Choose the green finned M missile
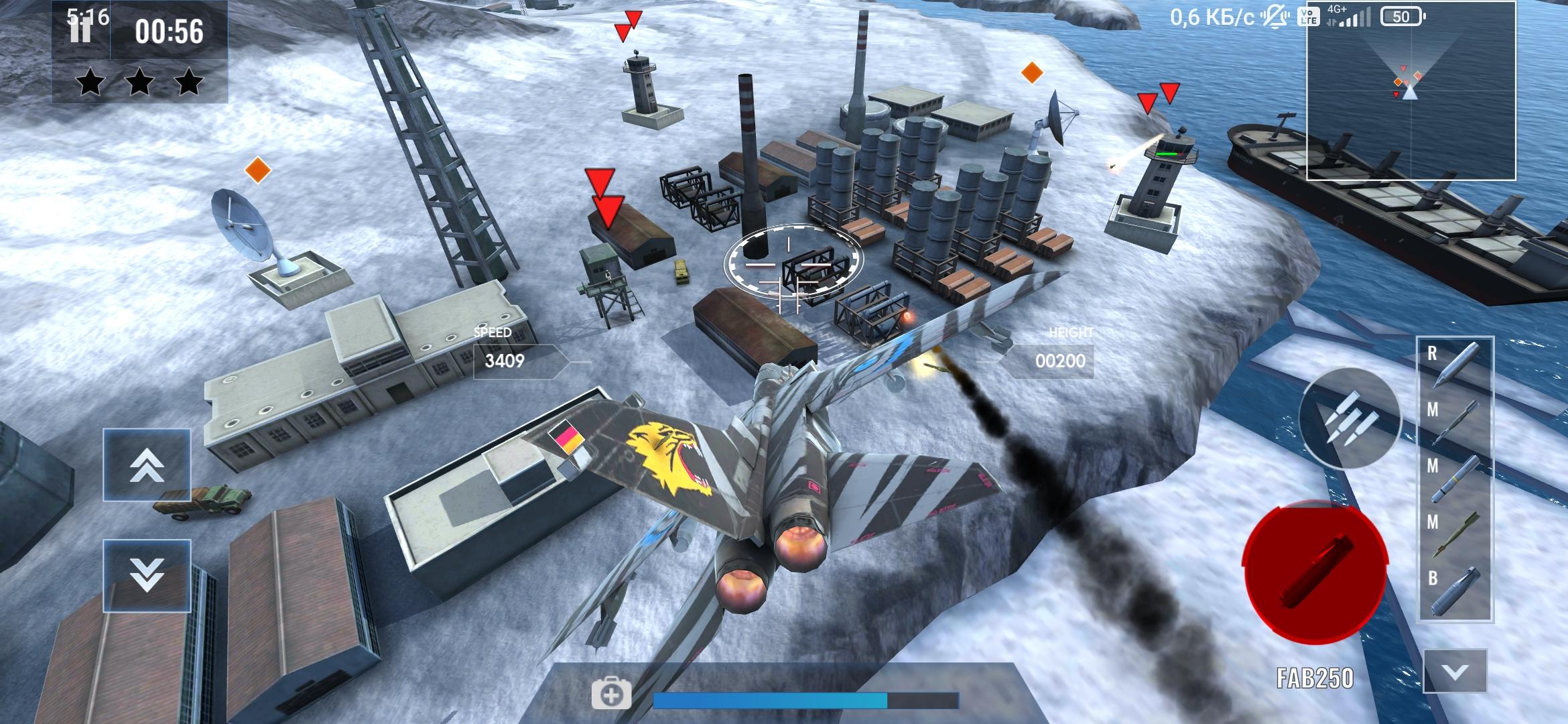Image resolution: width=1568 pixels, height=724 pixels. click(x=1455, y=534)
